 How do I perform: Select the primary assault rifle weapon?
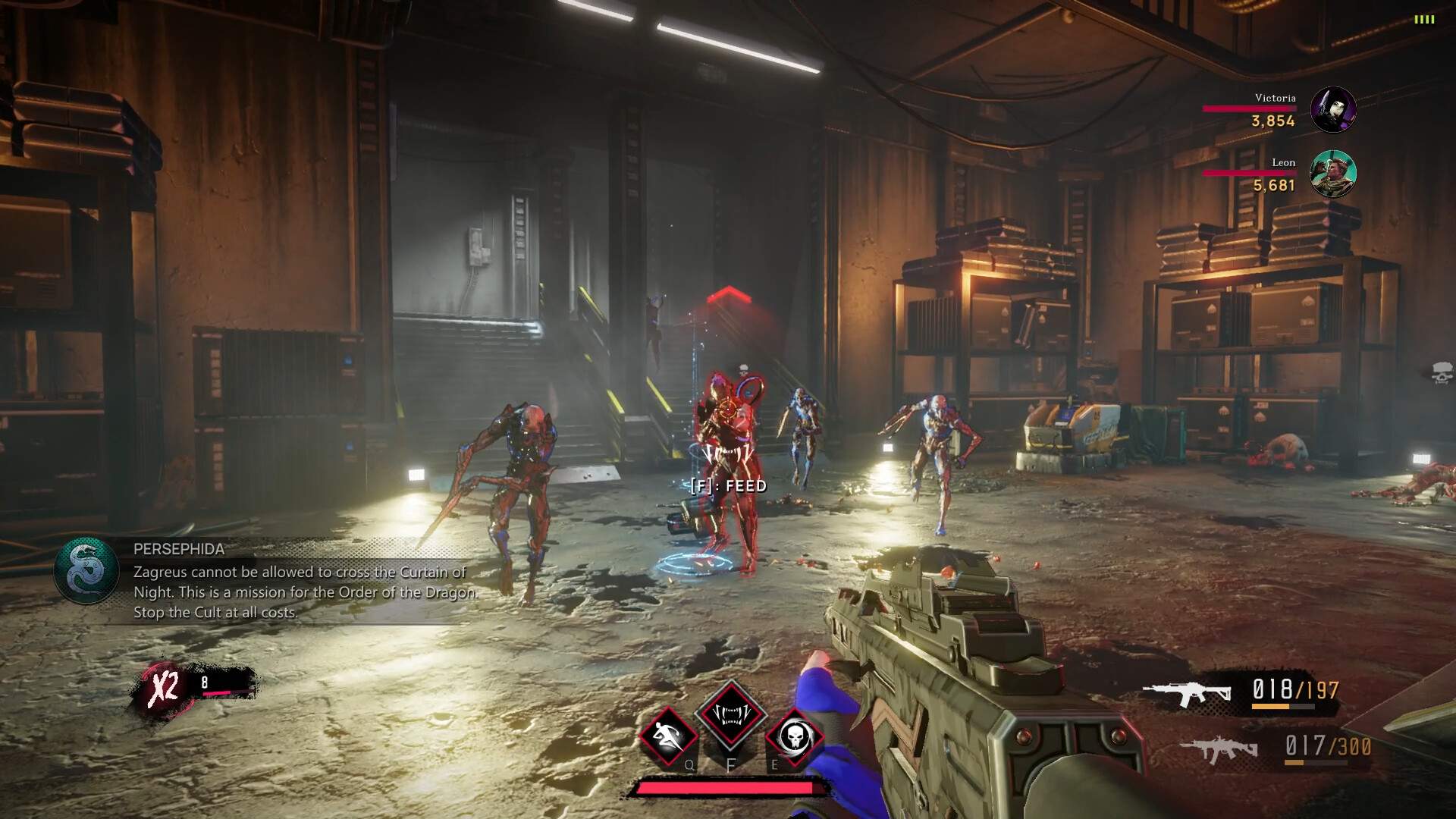pos(1187,693)
